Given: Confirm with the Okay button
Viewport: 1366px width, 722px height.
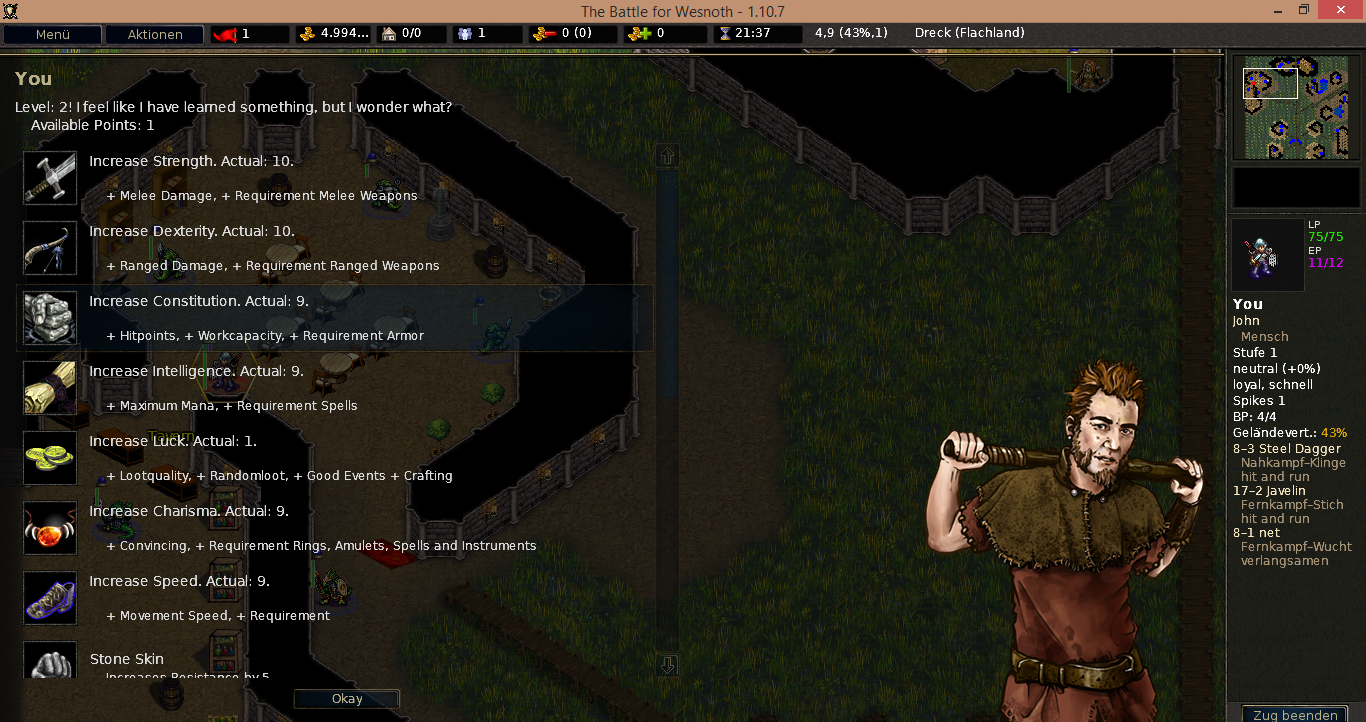Looking at the screenshot, I should (347, 699).
